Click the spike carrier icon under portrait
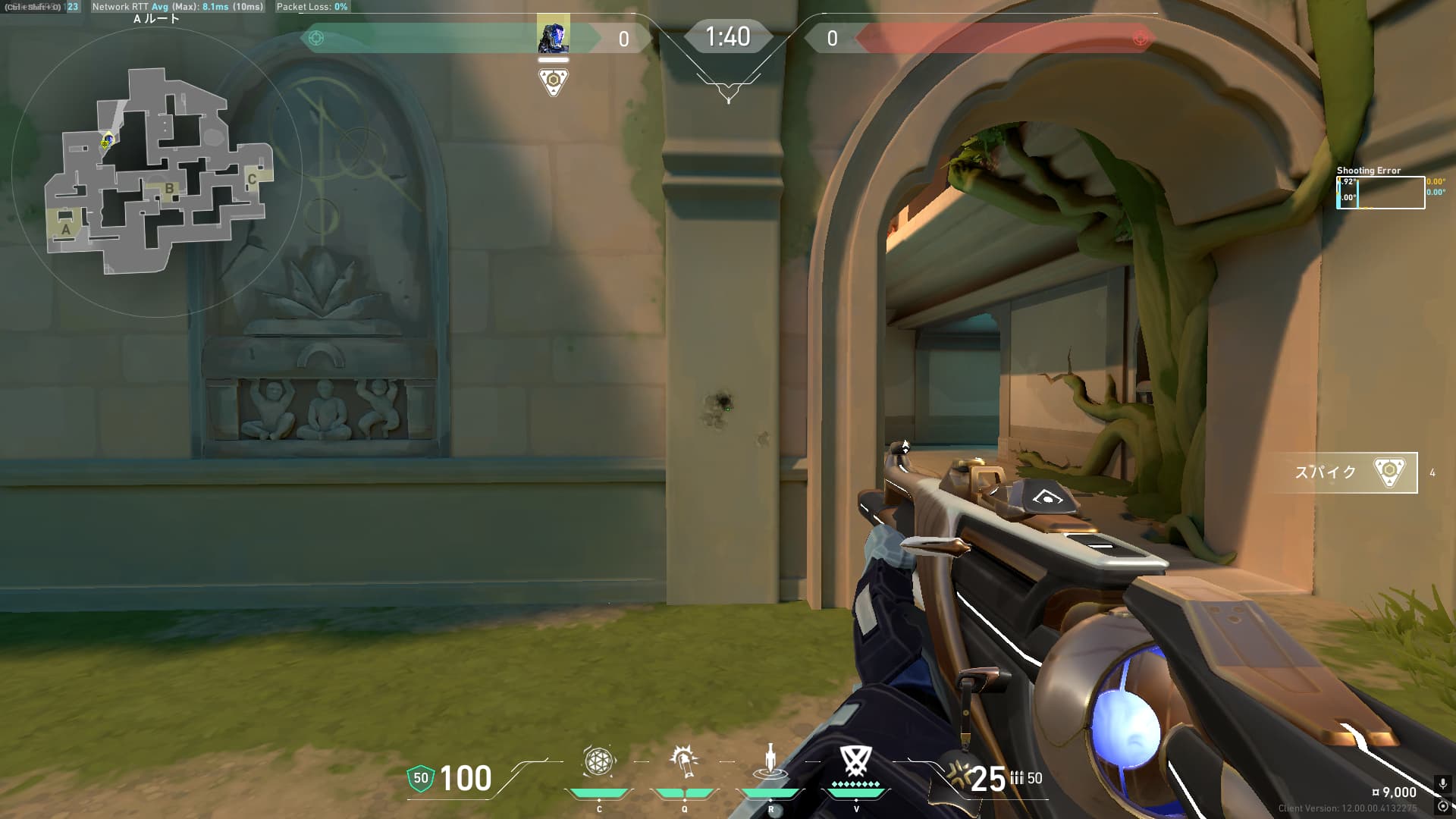The image size is (1456, 819). pos(553,81)
